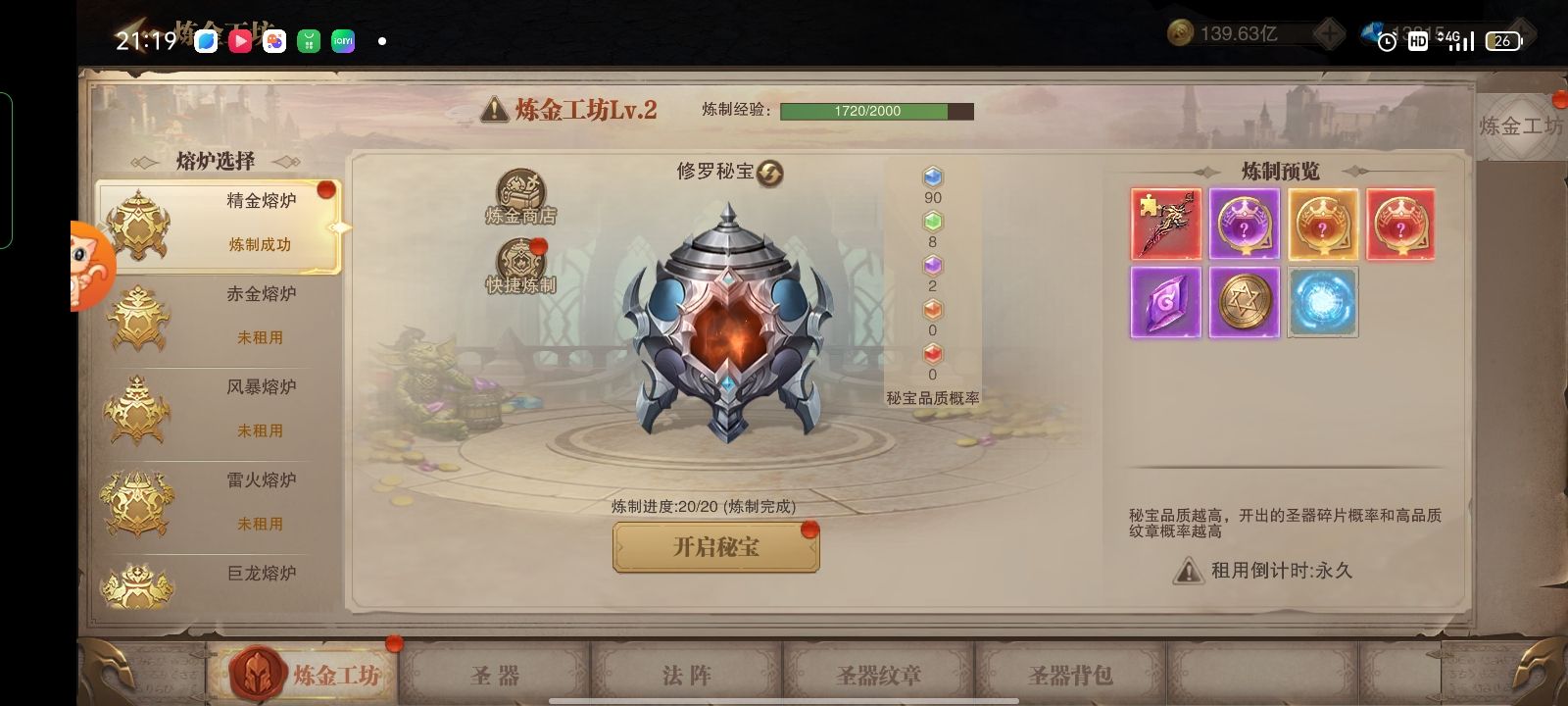View the purple crystal shard preview item
The width and height of the screenshot is (1568, 706).
click(1166, 303)
